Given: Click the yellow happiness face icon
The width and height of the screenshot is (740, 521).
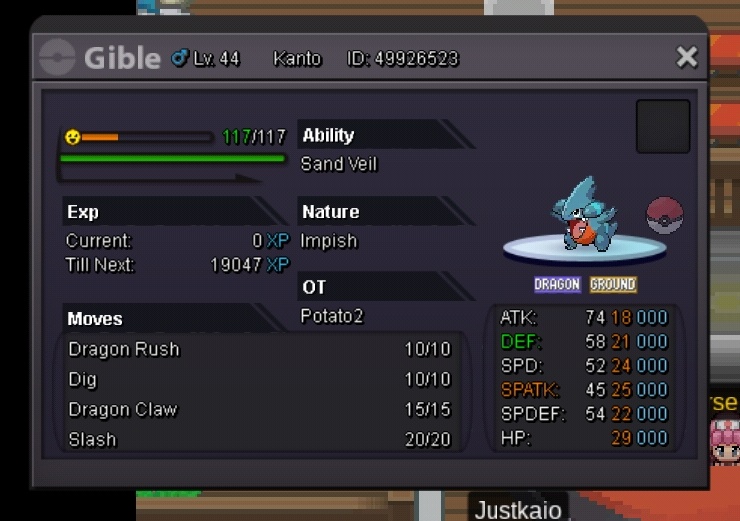Looking at the screenshot, I should click(x=72, y=137).
